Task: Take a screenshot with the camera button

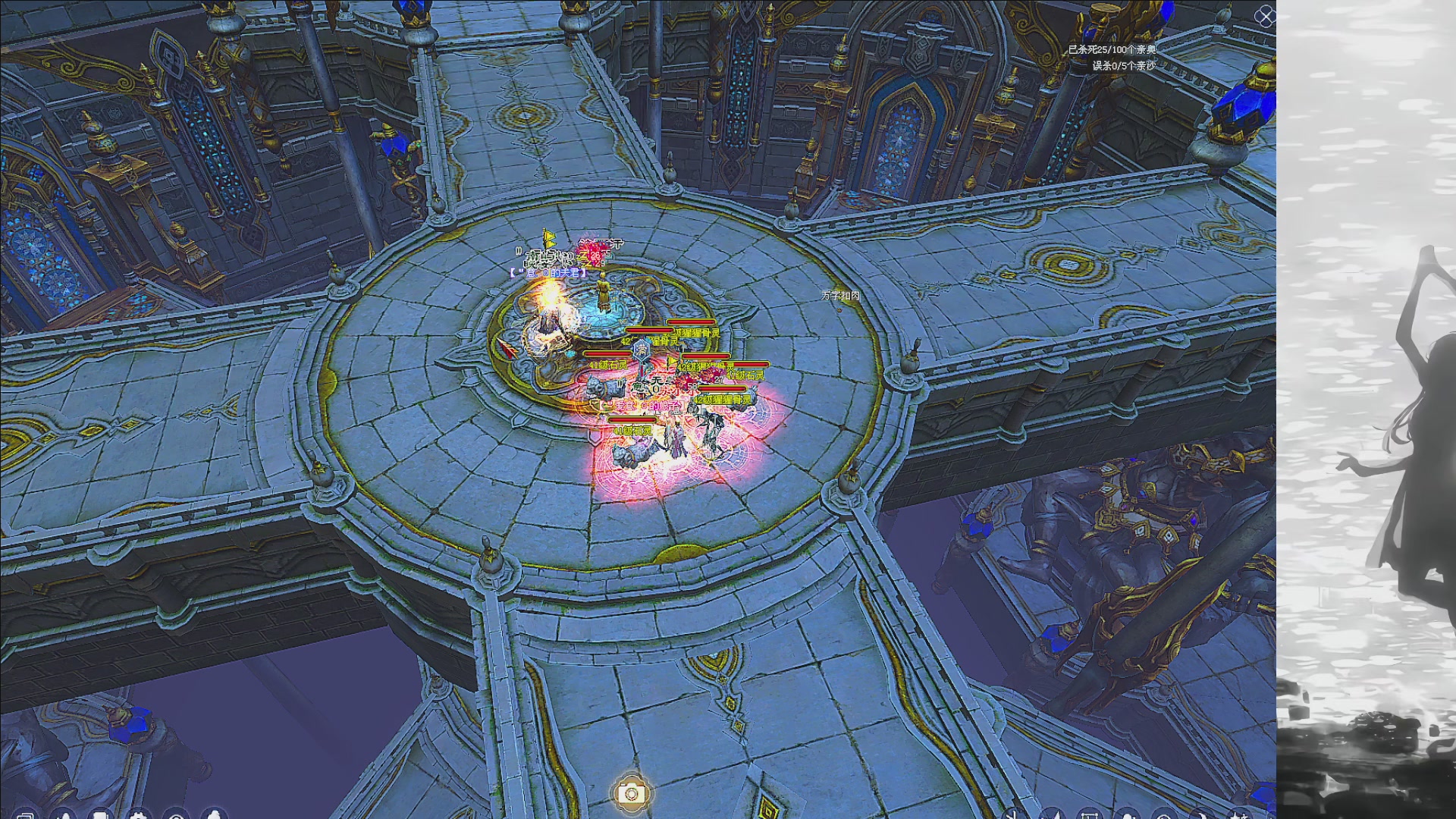Action: coord(630,793)
